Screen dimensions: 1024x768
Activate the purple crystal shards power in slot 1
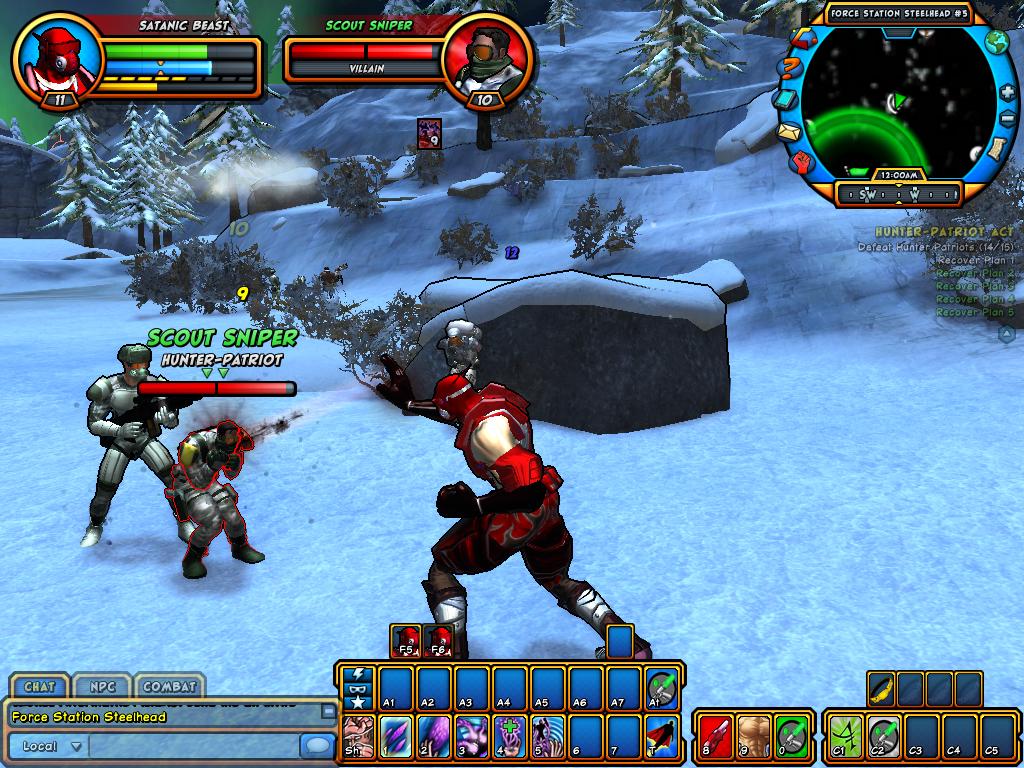click(x=395, y=736)
